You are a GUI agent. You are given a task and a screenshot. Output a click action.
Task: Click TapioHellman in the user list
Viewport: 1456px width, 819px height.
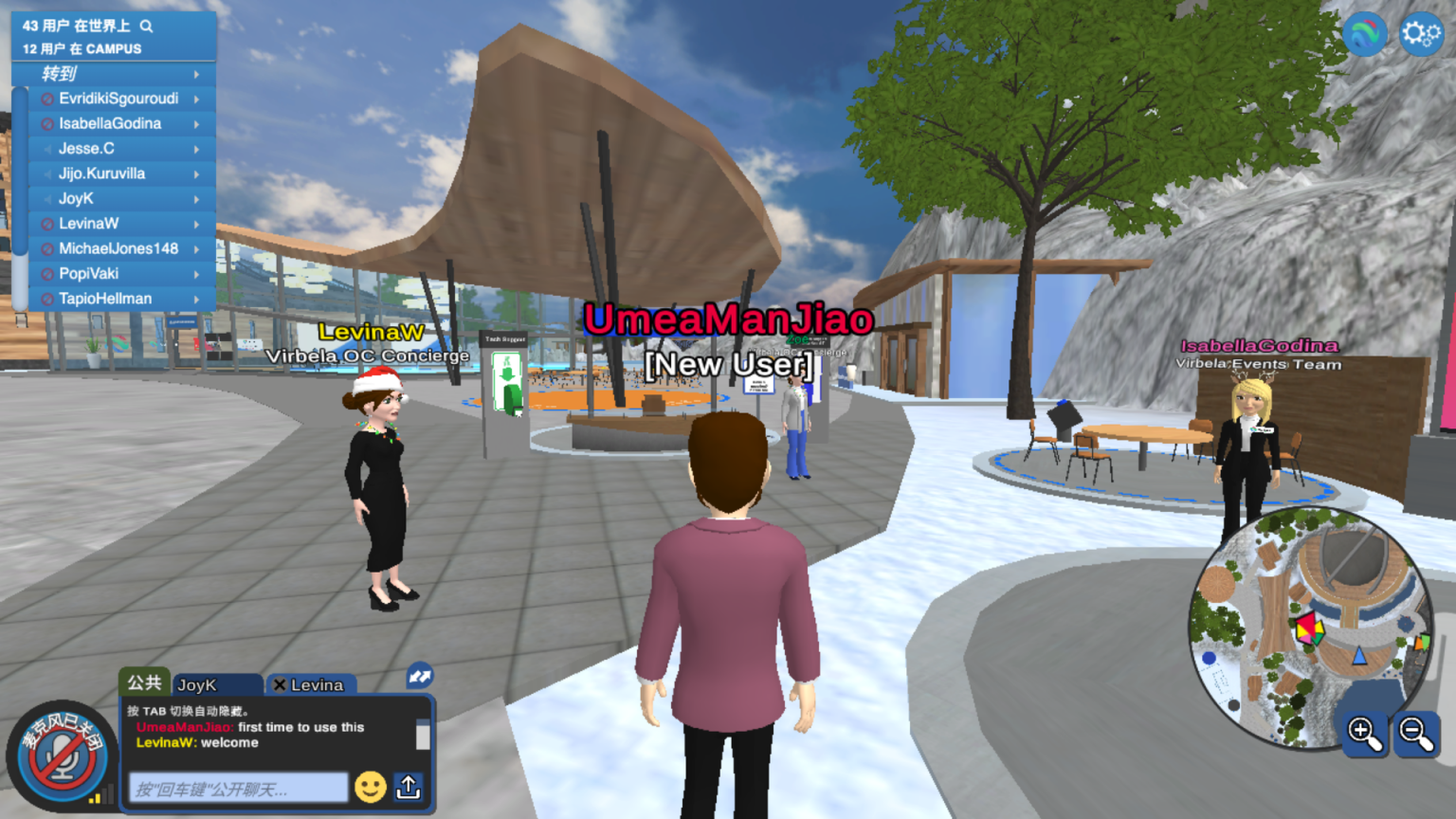coord(105,299)
